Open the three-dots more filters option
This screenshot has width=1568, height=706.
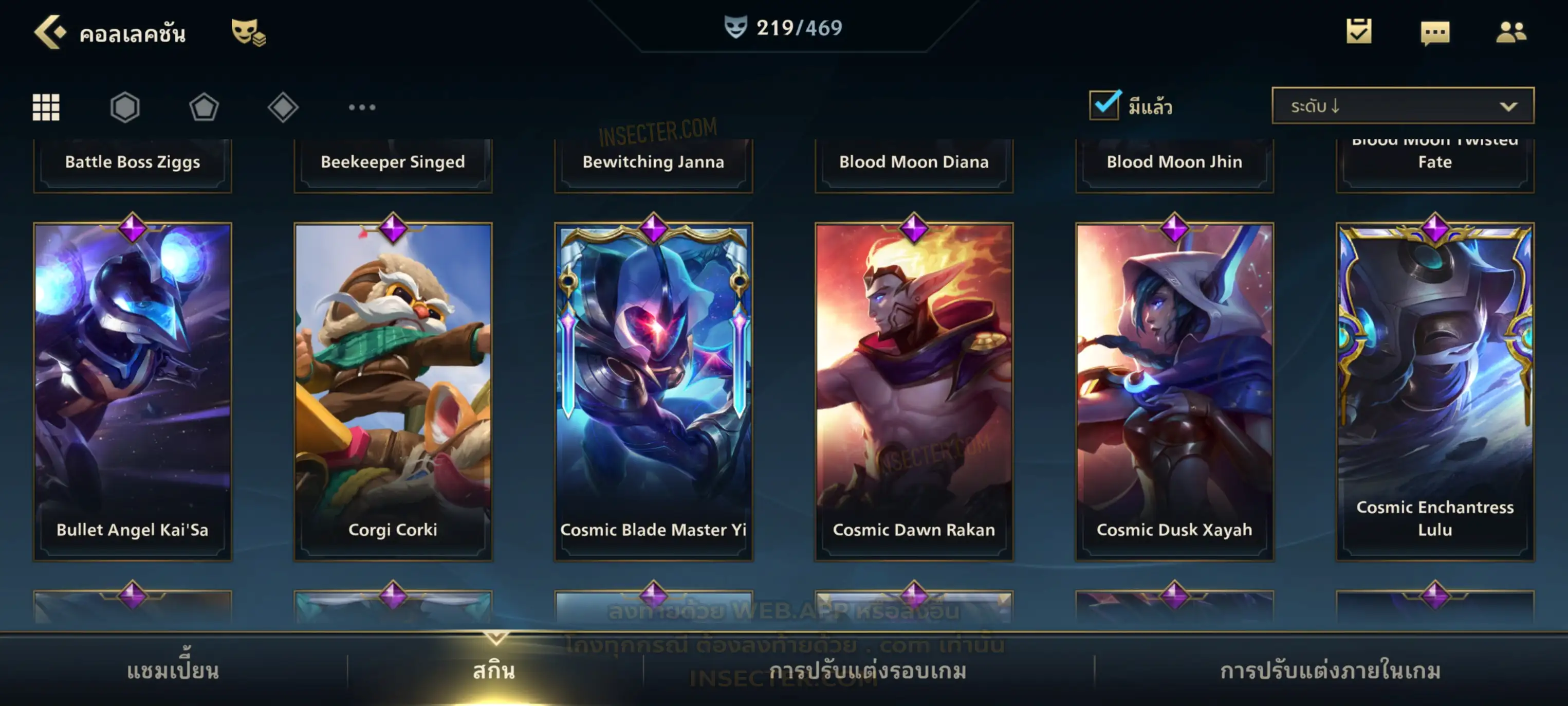(x=362, y=107)
